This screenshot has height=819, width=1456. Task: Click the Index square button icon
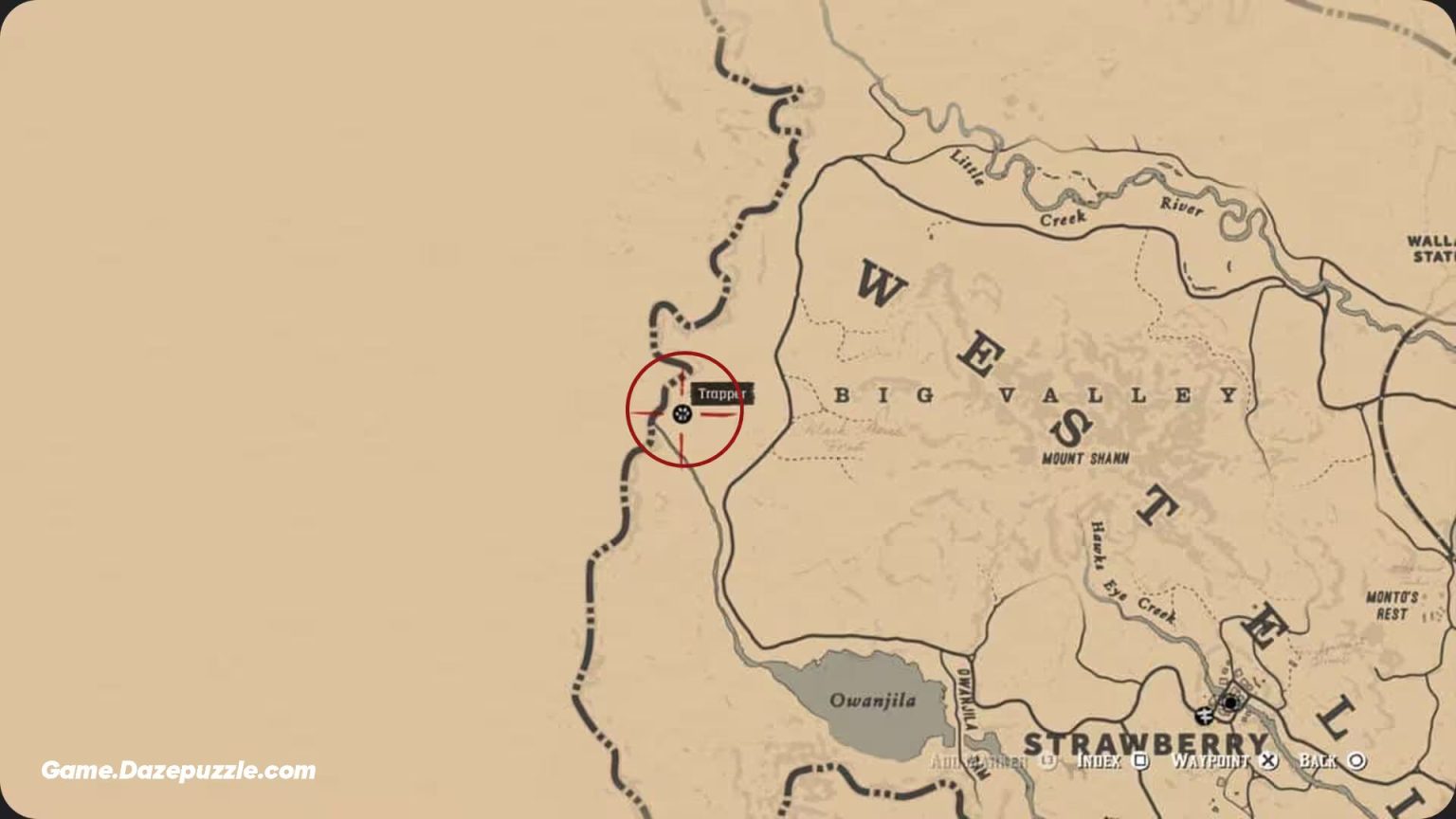1138,760
